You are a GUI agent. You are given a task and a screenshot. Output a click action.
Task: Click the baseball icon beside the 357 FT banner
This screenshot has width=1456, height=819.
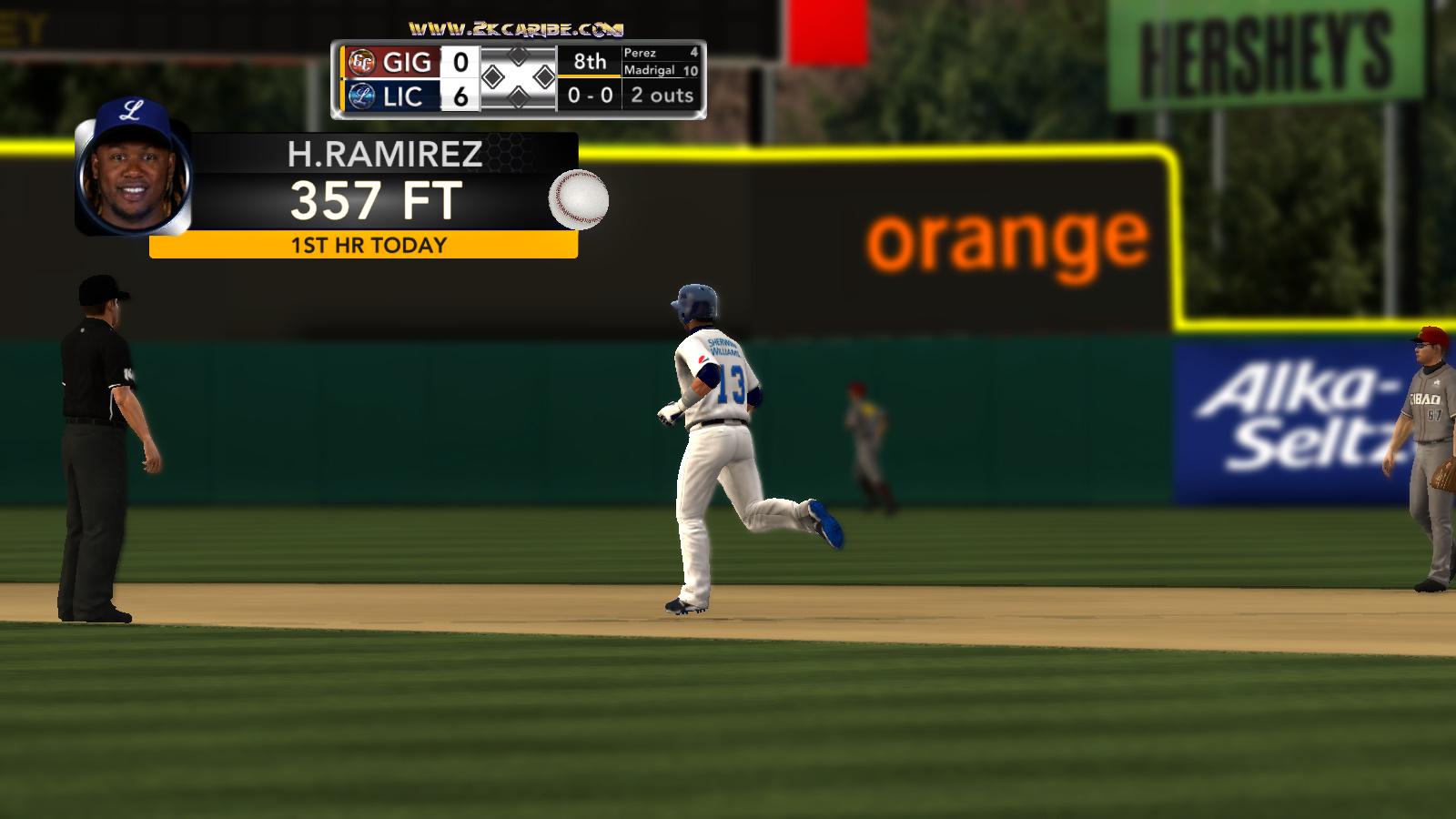(x=578, y=199)
